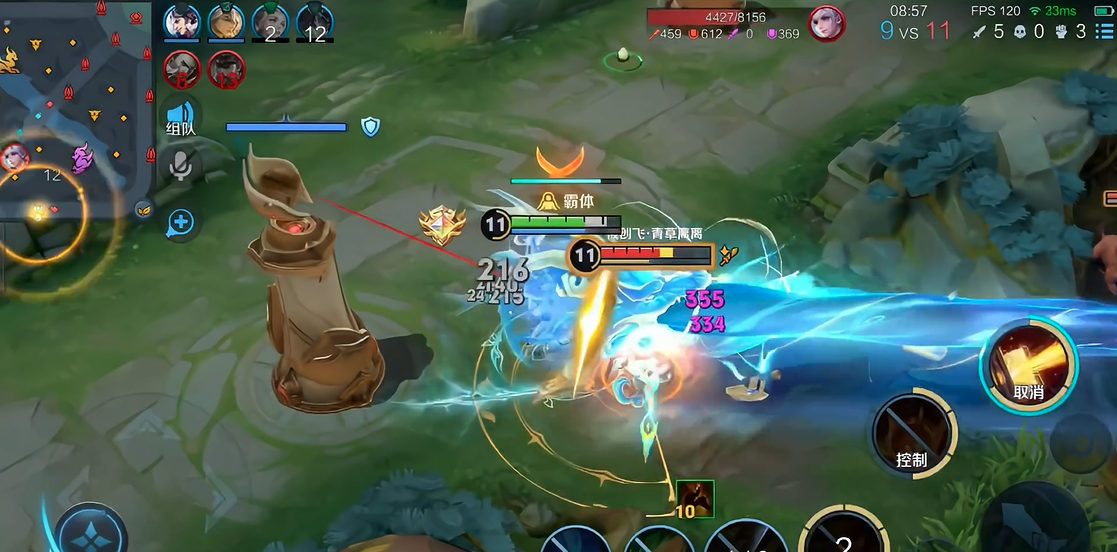
Task: Select the teammate portrait showing 2
Action: click(270, 22)
